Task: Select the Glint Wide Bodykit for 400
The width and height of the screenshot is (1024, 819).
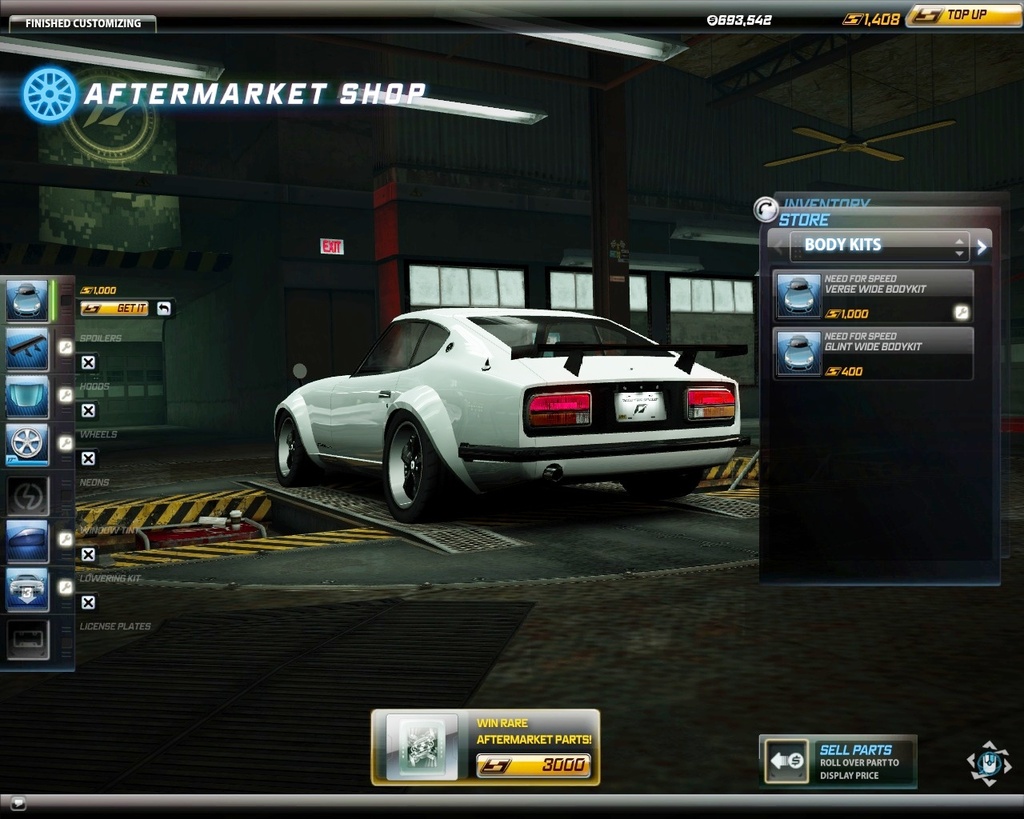Action: [873, 354]
